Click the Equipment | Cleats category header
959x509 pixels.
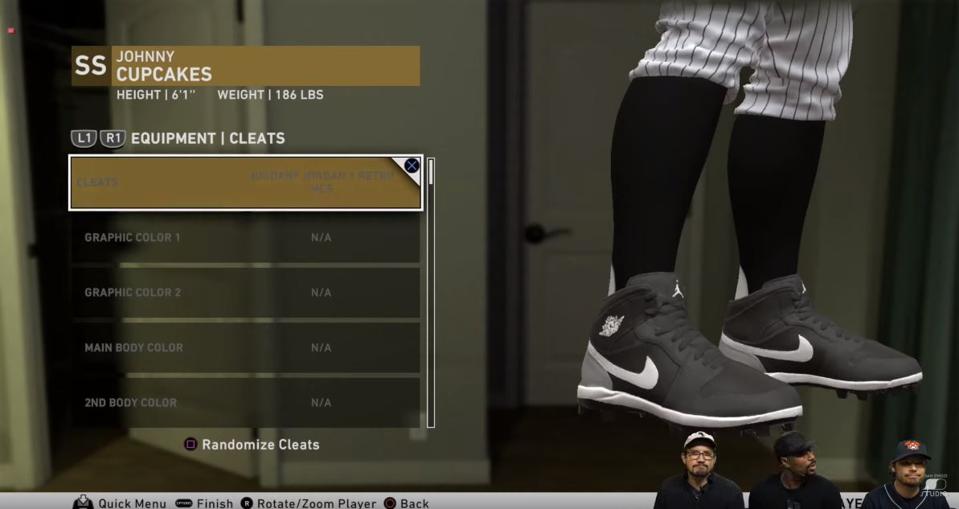tap(207, 139)
